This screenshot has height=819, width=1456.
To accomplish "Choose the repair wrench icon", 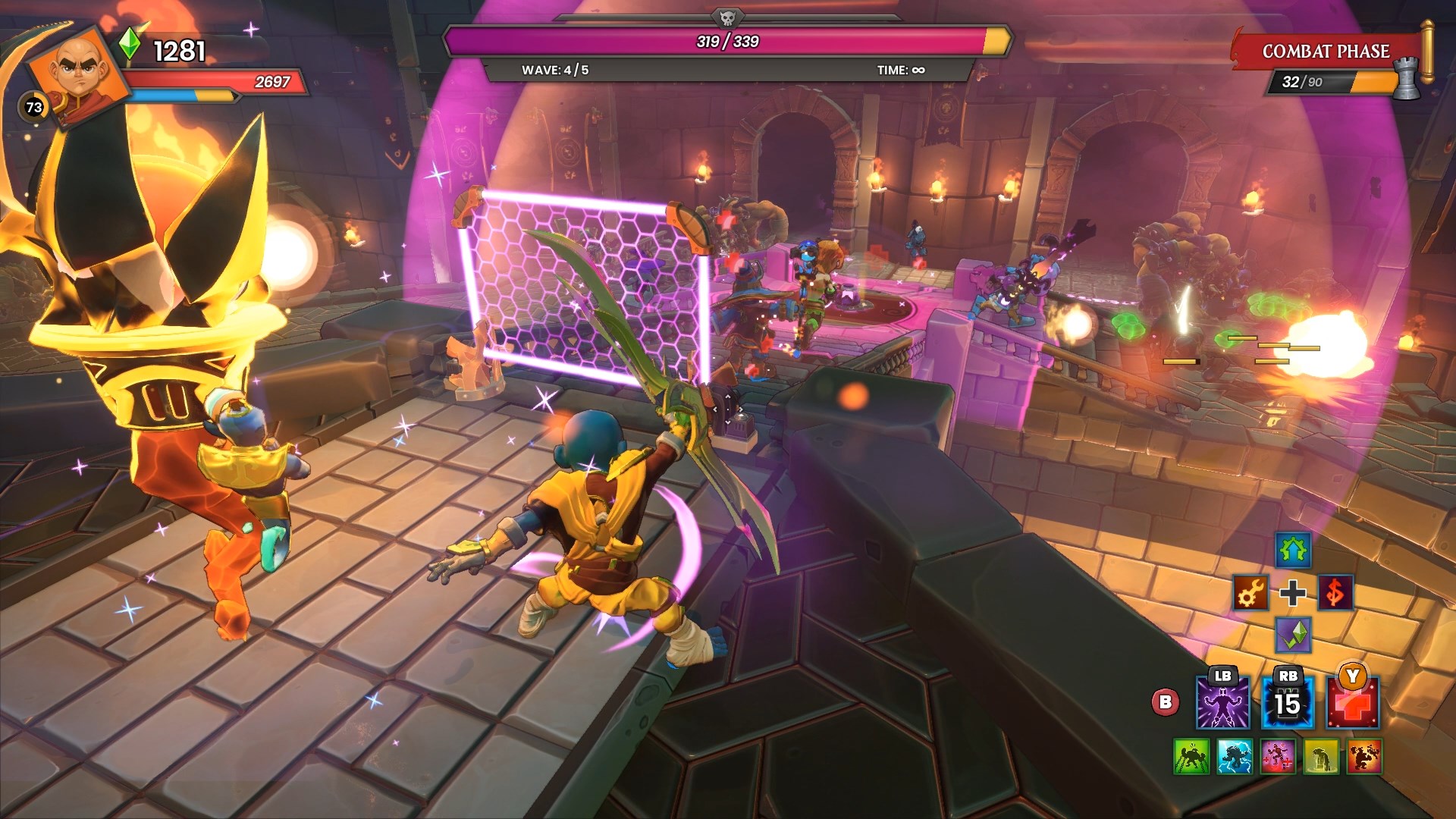I will tap(1250, 593).
